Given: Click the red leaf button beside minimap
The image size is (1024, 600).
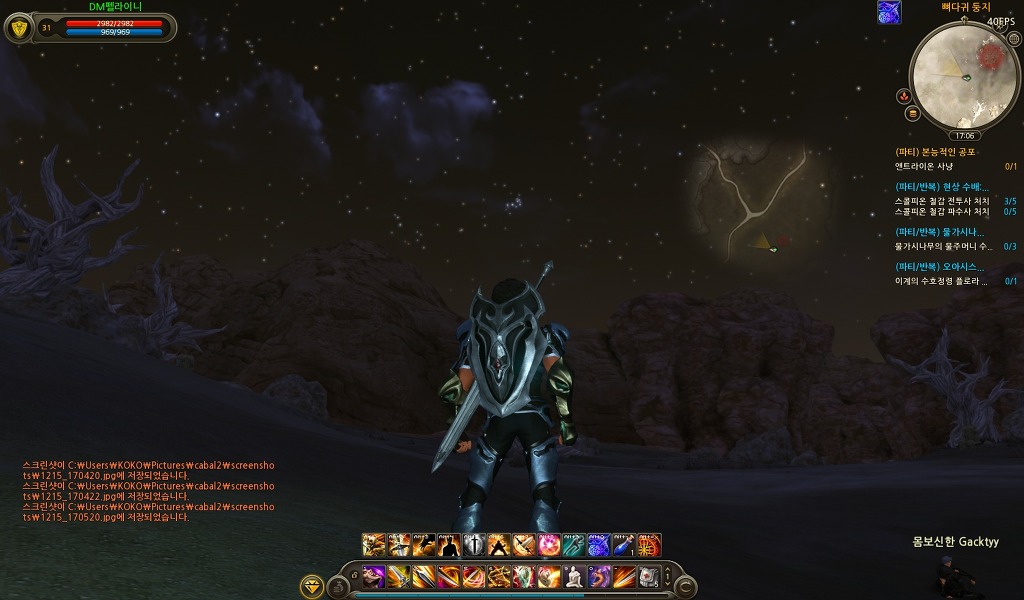Looking at the screenshot, I should click(903, 96).
